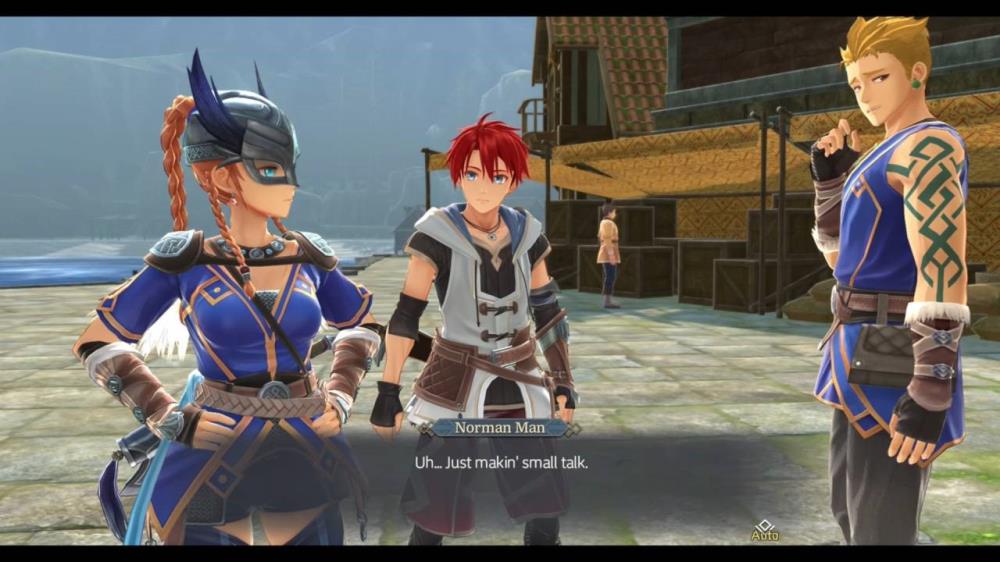Toggle the Auto dialogue advance indicator
Viewport: 1000px width, 562px height.
tap(764, 530)
